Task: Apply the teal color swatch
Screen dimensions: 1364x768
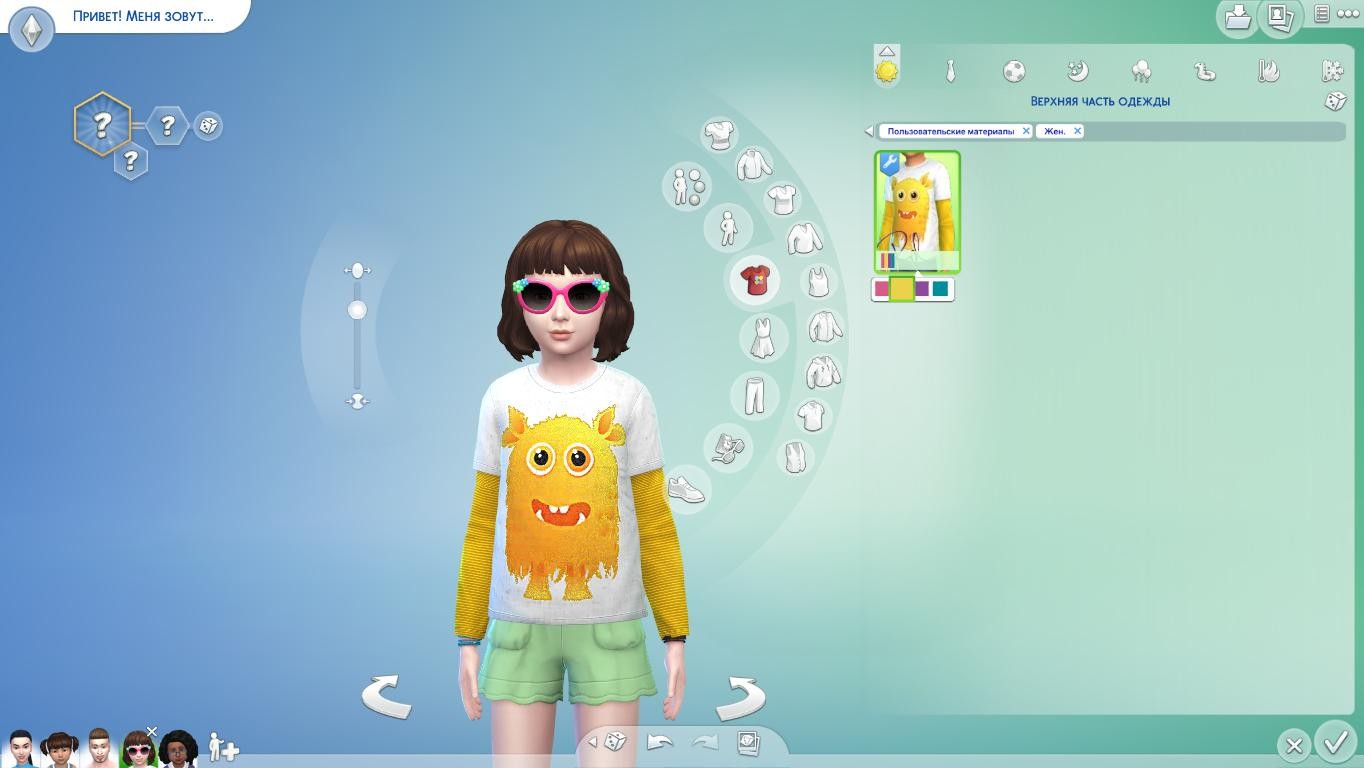Action: tap(941, 289)
